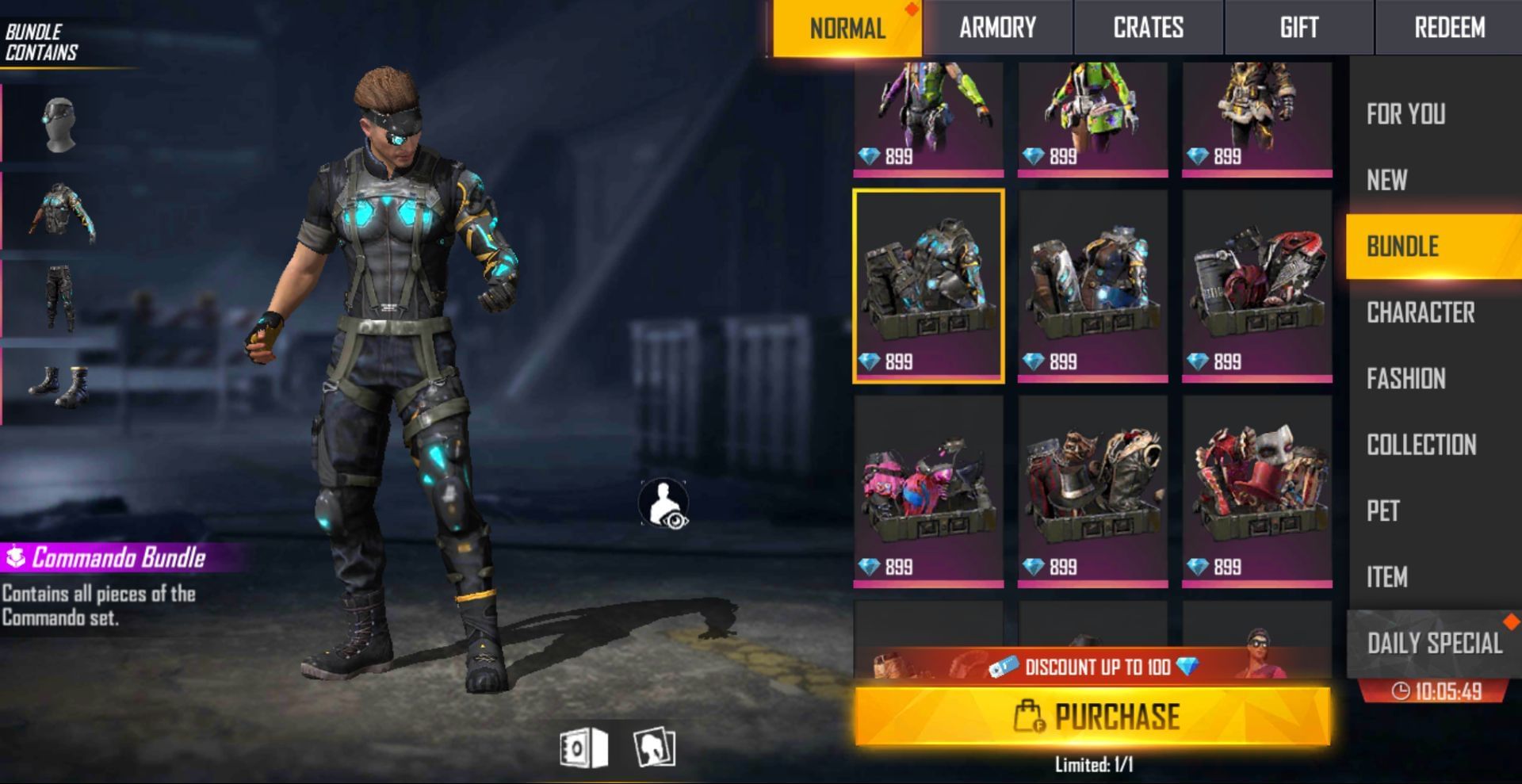Open the Crates tab
The height and width of the screenshot is (784, 1522).
1148,28
